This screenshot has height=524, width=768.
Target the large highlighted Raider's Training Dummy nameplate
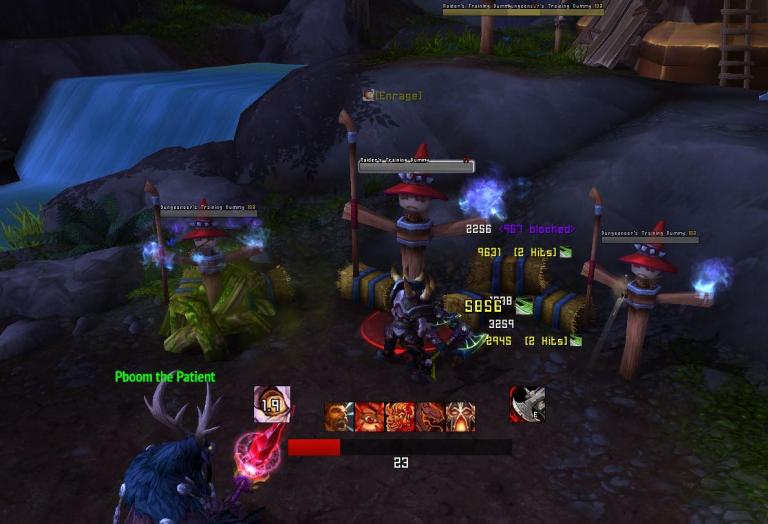tap(416, 165)
